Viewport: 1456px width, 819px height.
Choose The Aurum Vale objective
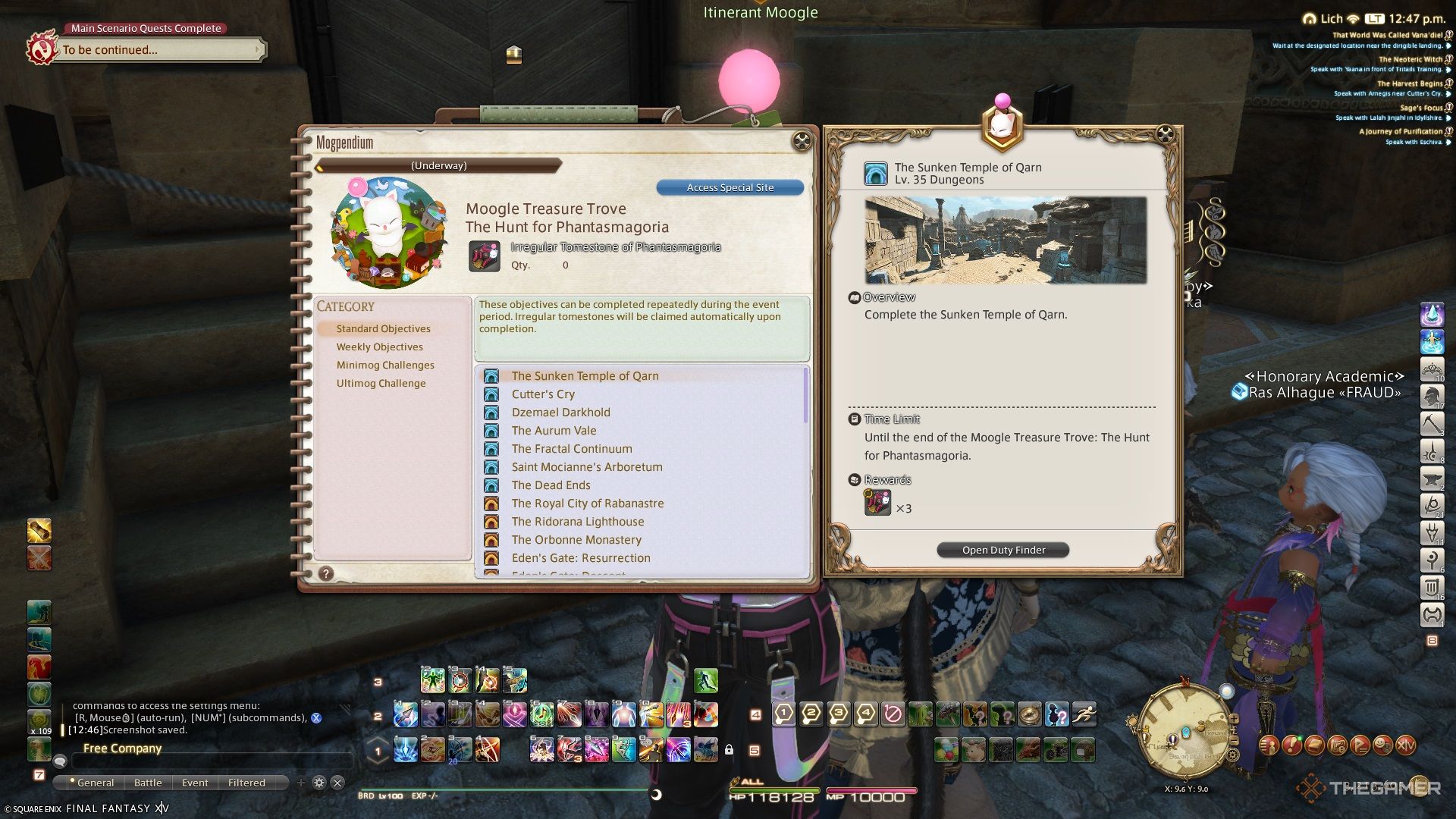(554, 431)
